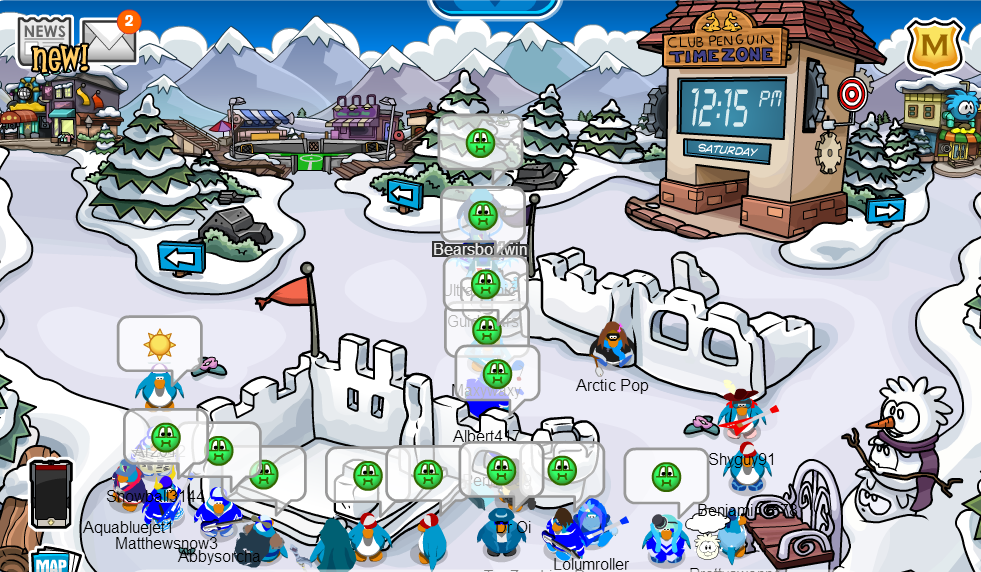This screenshot has width=981, height=572.
Task: Open the spy phone
Action: click(x=50, y=493)
